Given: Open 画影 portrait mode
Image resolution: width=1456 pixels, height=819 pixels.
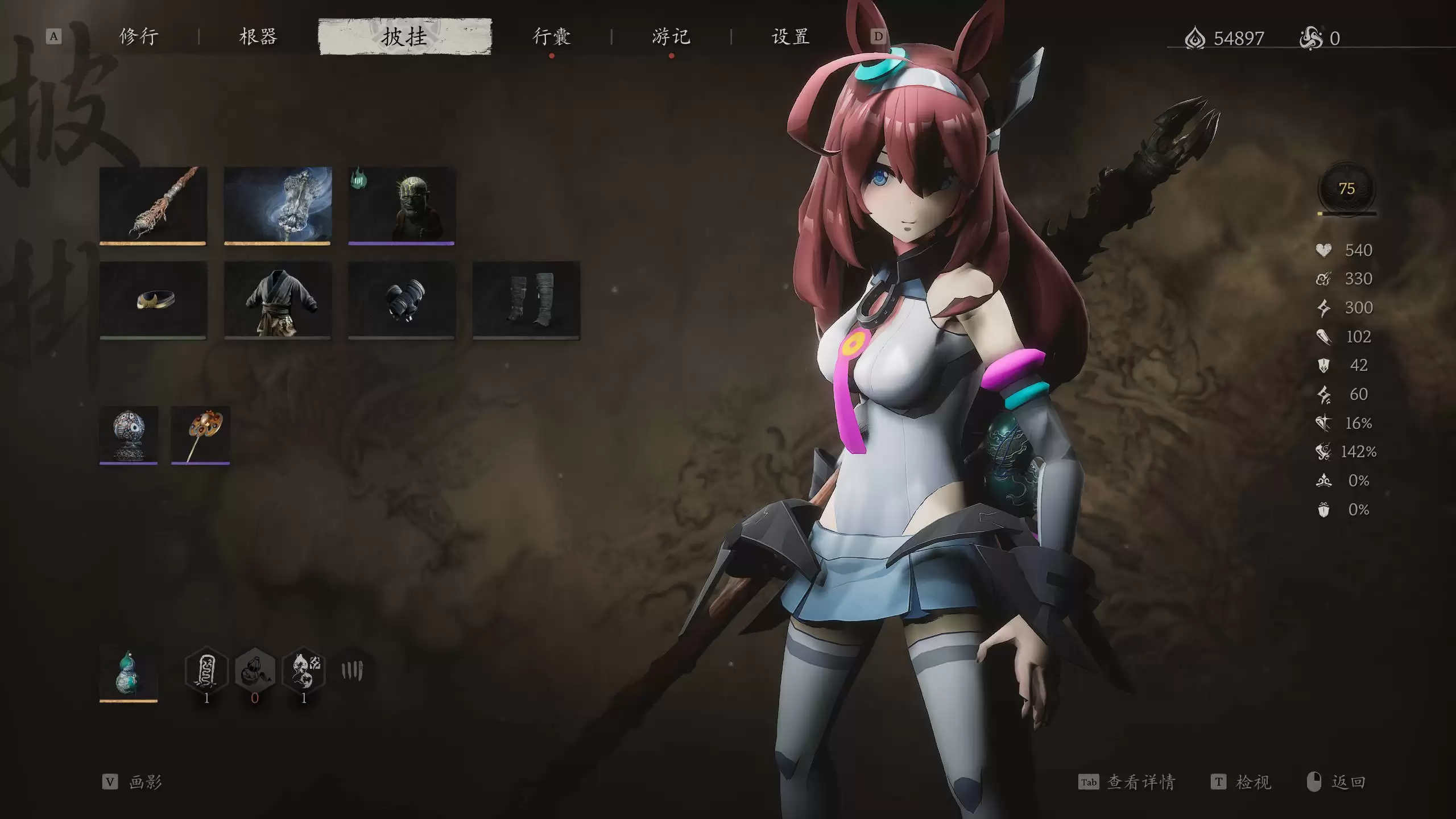Looking at the screenshot, I should (x=146, y=781).
